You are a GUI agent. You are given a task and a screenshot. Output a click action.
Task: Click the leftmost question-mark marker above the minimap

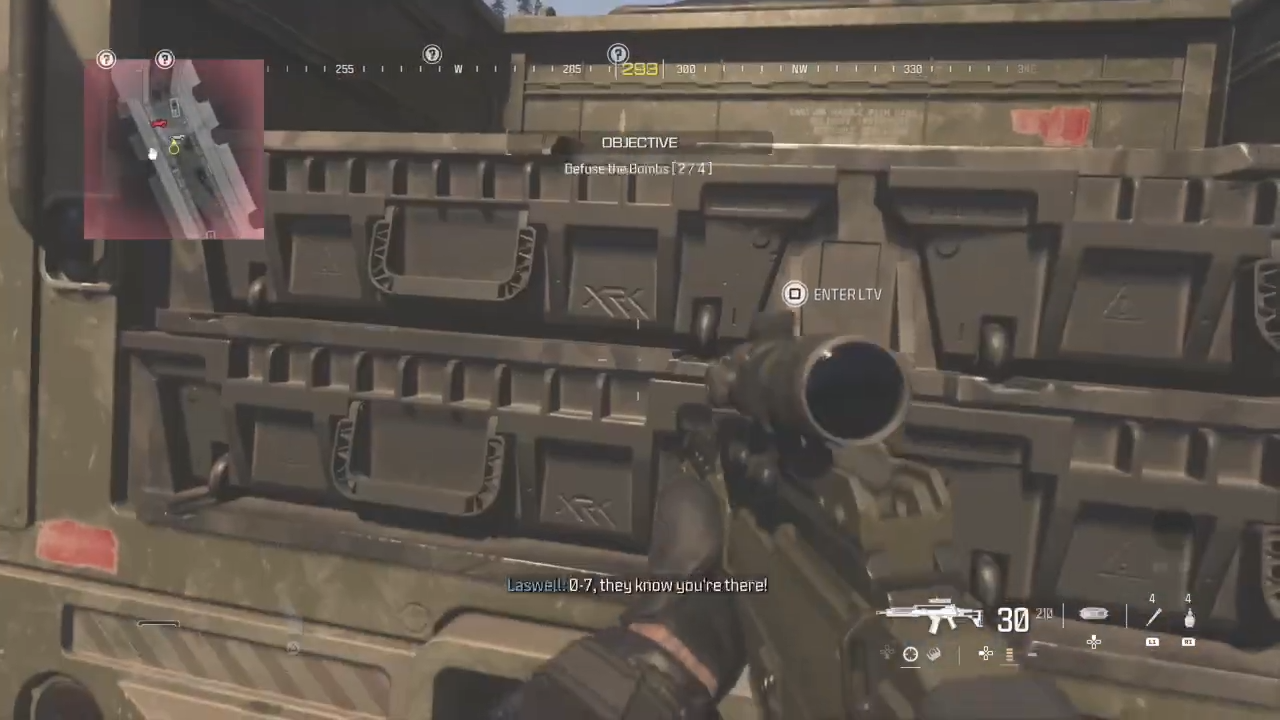coord(106,59)
